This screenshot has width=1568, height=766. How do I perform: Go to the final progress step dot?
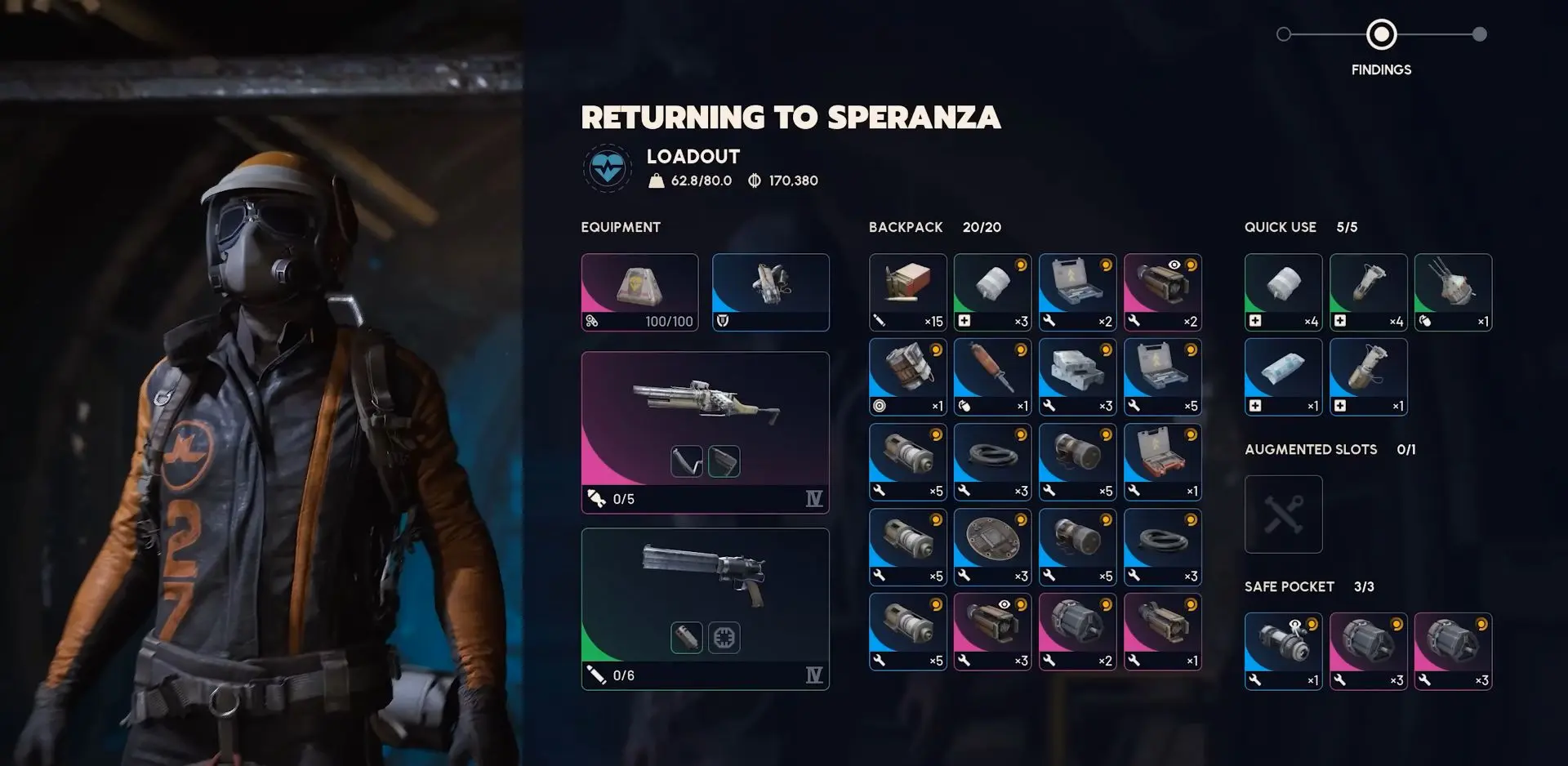click(1479, 34)
